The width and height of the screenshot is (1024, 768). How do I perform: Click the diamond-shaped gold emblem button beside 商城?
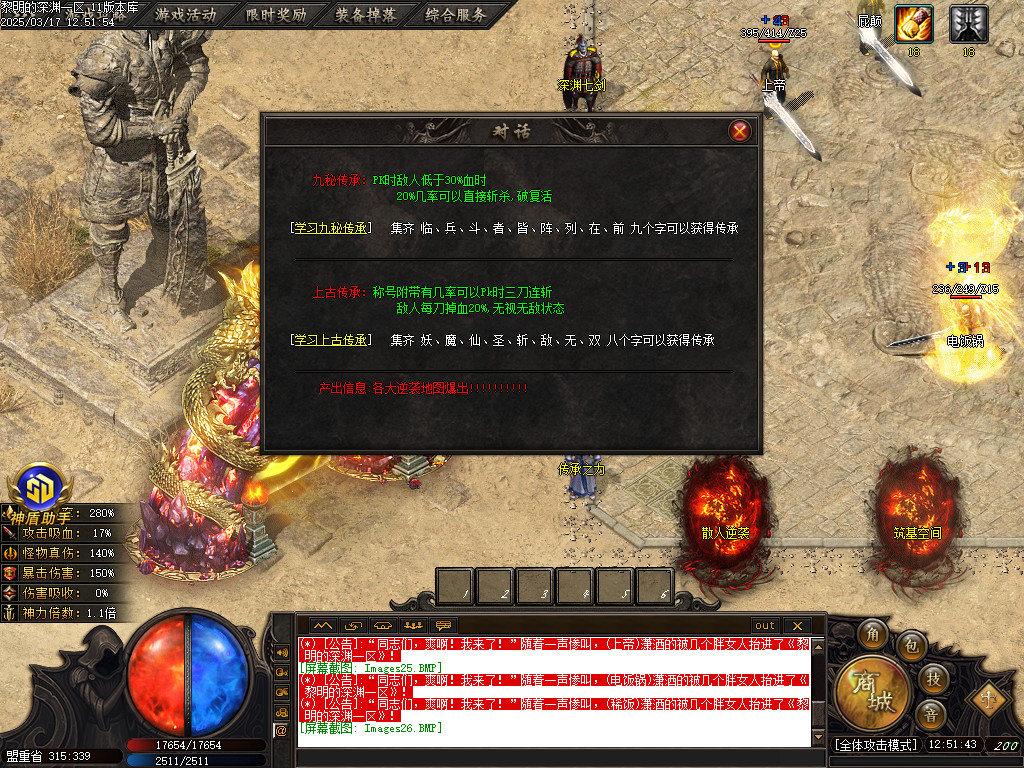click(x=989, y=696)
